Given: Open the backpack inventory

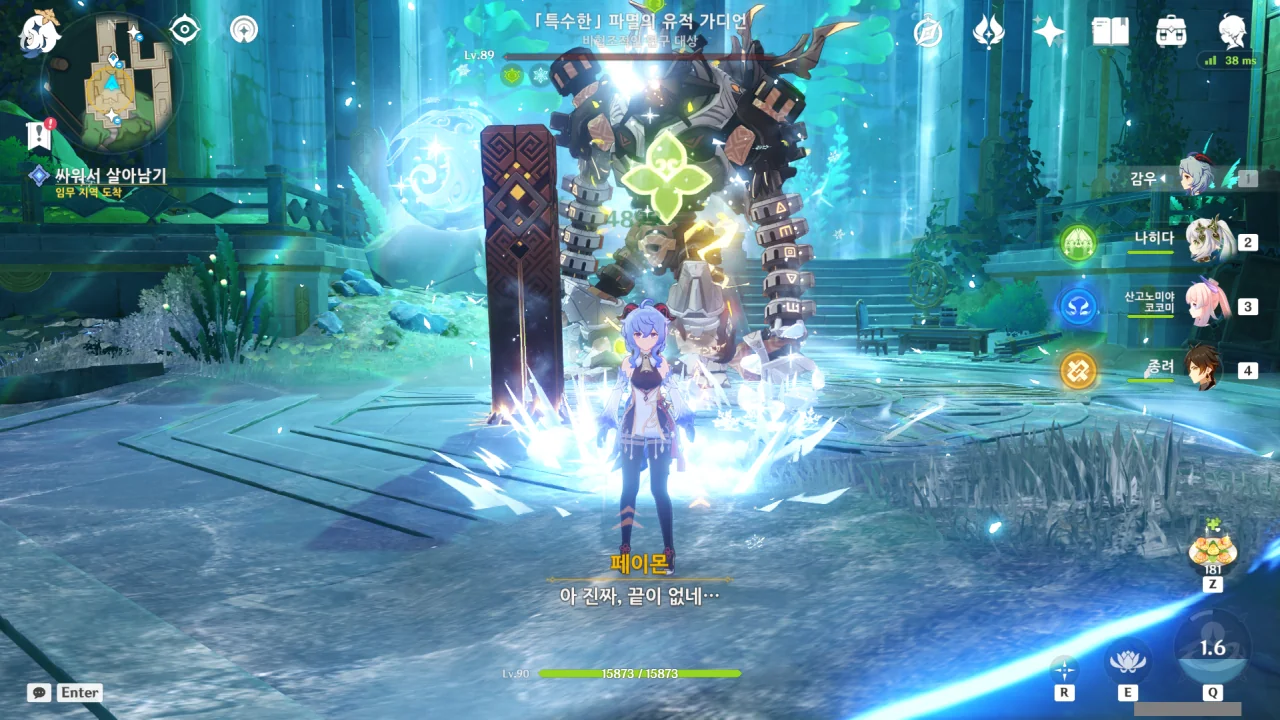Looking at the screenshot, I should [x=1171, y=32].
